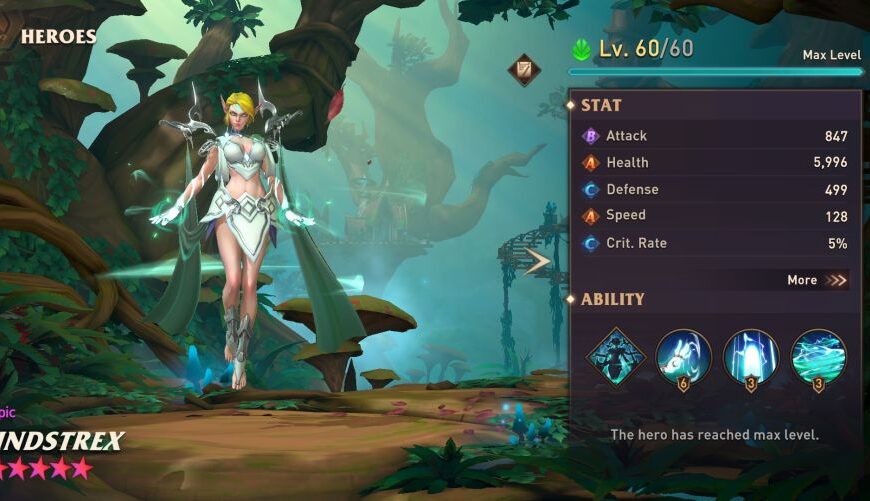The height and width of the screenshot is (501, 870).
Task: Click the arrow beside the stat panel
Action: tap(538, 262)
